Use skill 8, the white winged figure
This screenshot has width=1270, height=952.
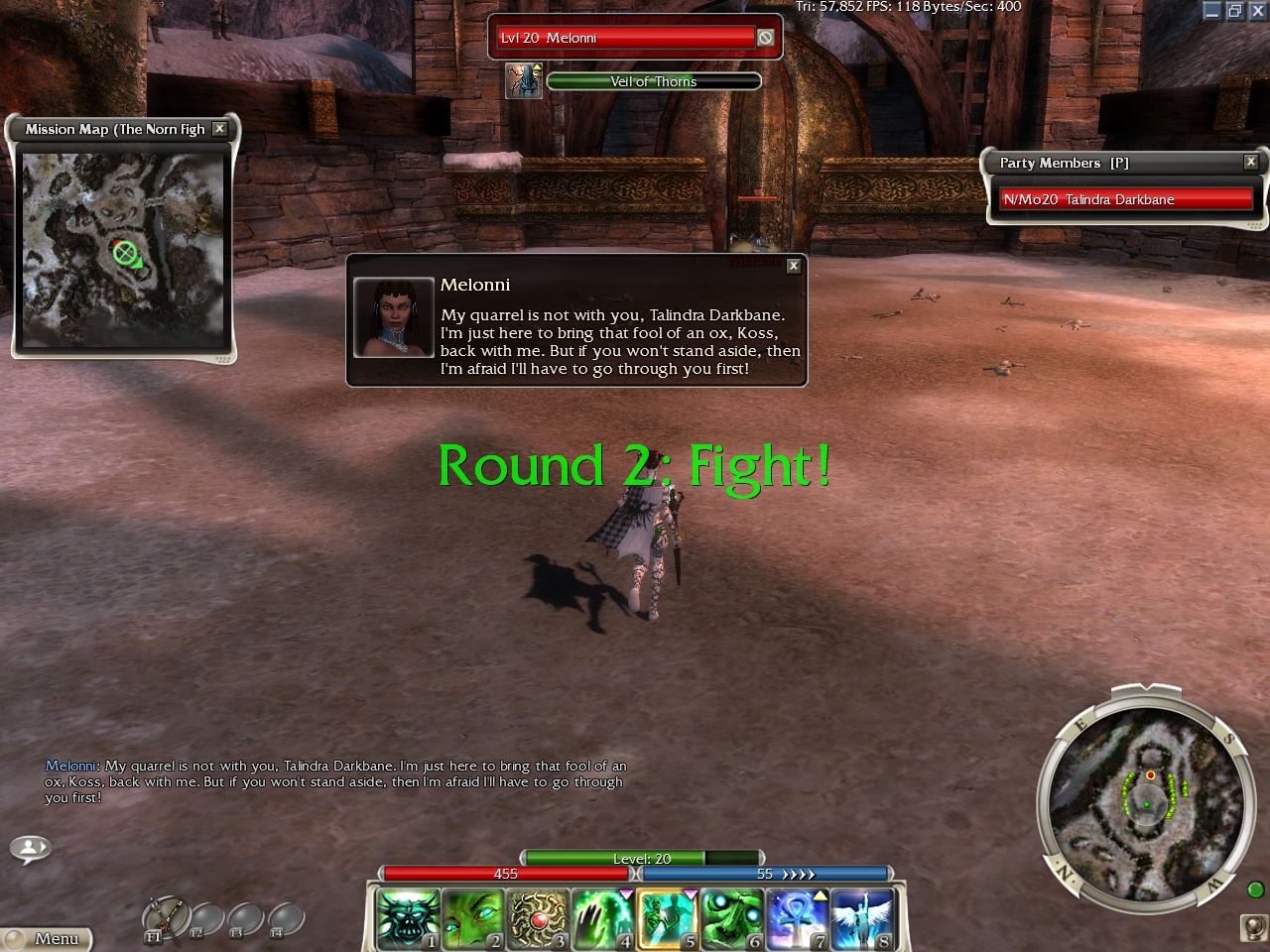[861, 917]
